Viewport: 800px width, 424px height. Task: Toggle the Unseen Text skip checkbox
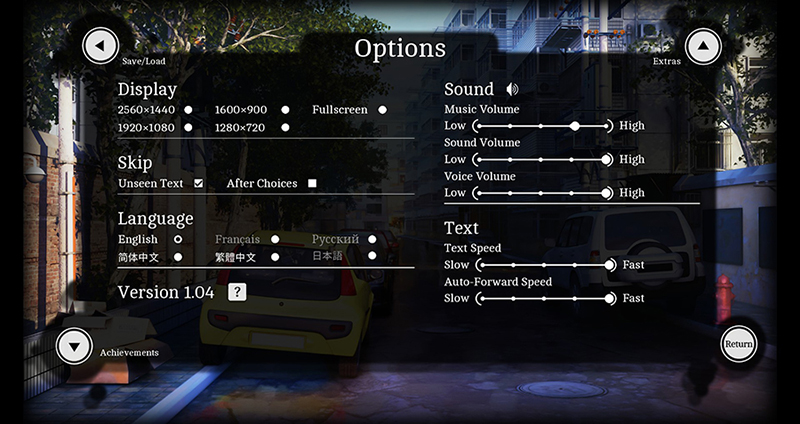pos(199,183)
